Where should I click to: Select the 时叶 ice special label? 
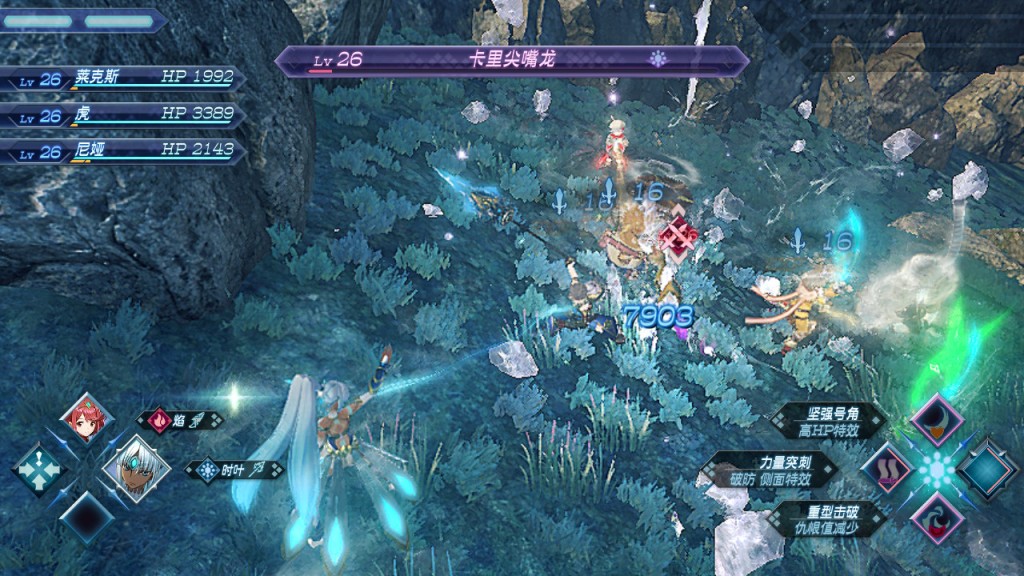pyautogui.click(x=234, y=468)
